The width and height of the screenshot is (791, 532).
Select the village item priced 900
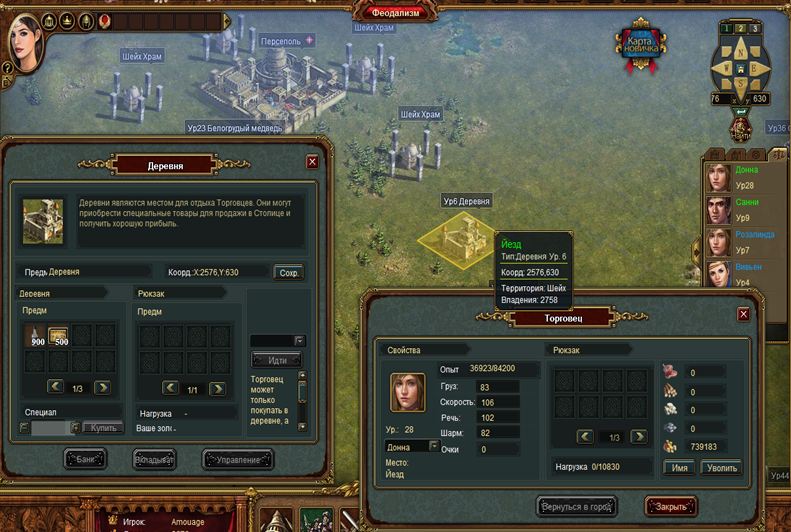36,336
